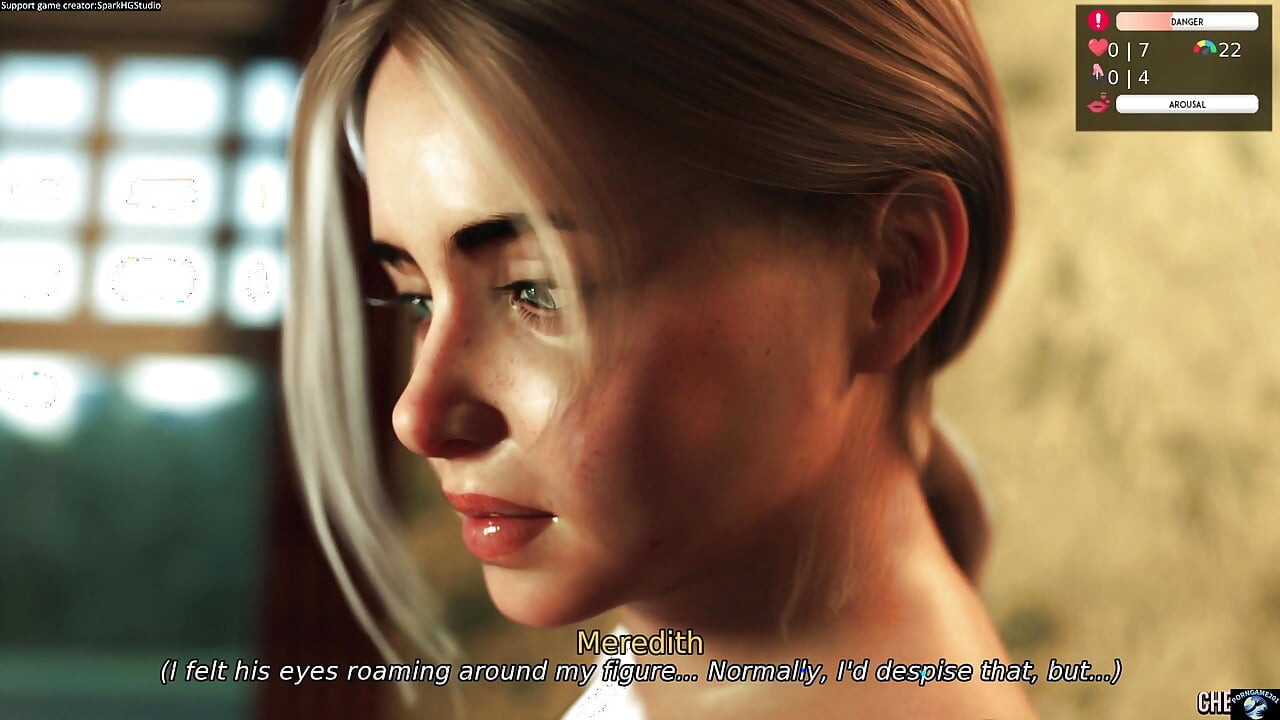This screenshot has height=720, width=1280.
Task: Open the speedometer value reading 22
Action: point(1230,49)
